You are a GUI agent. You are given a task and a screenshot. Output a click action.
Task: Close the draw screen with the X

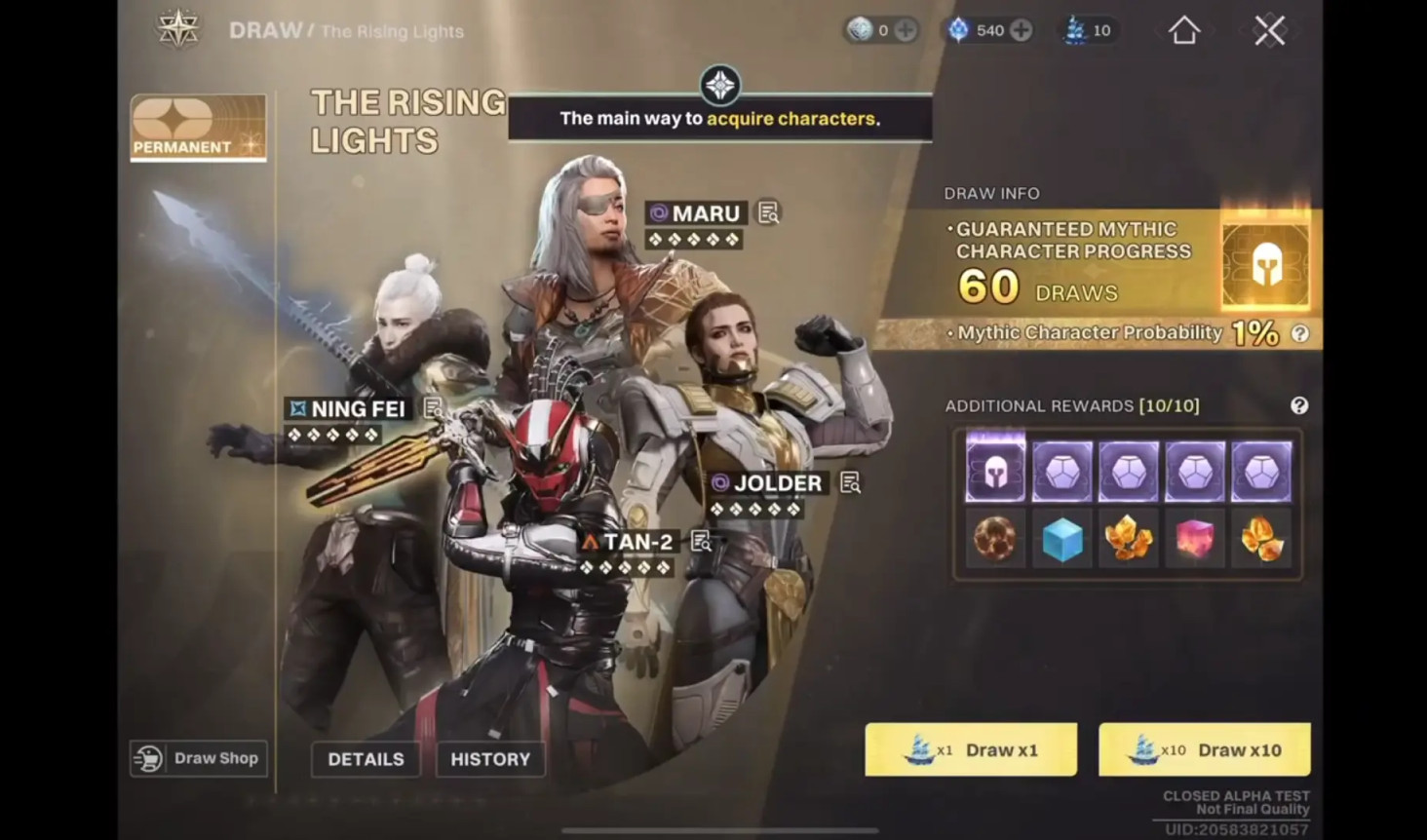coord(1269,30)
